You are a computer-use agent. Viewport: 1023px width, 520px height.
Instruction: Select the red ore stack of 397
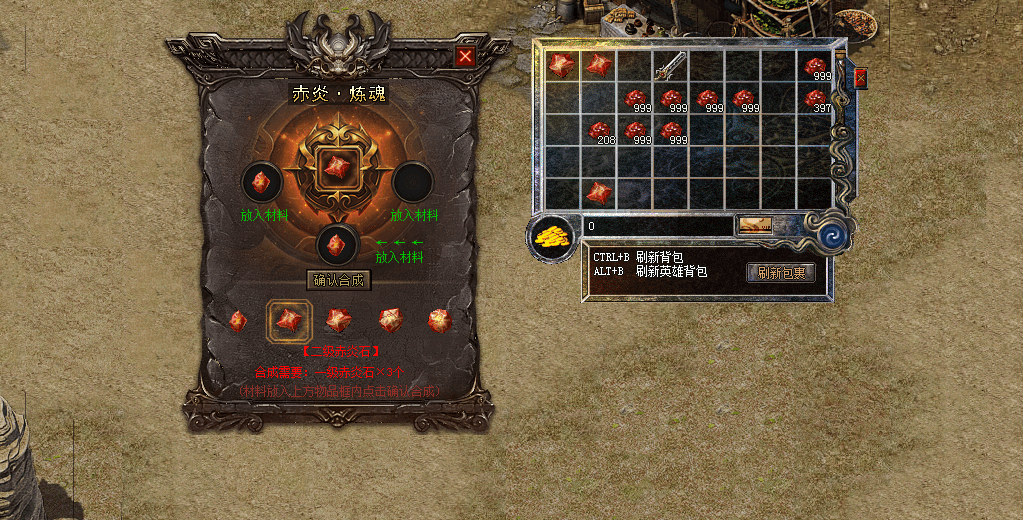pos(816,98)
